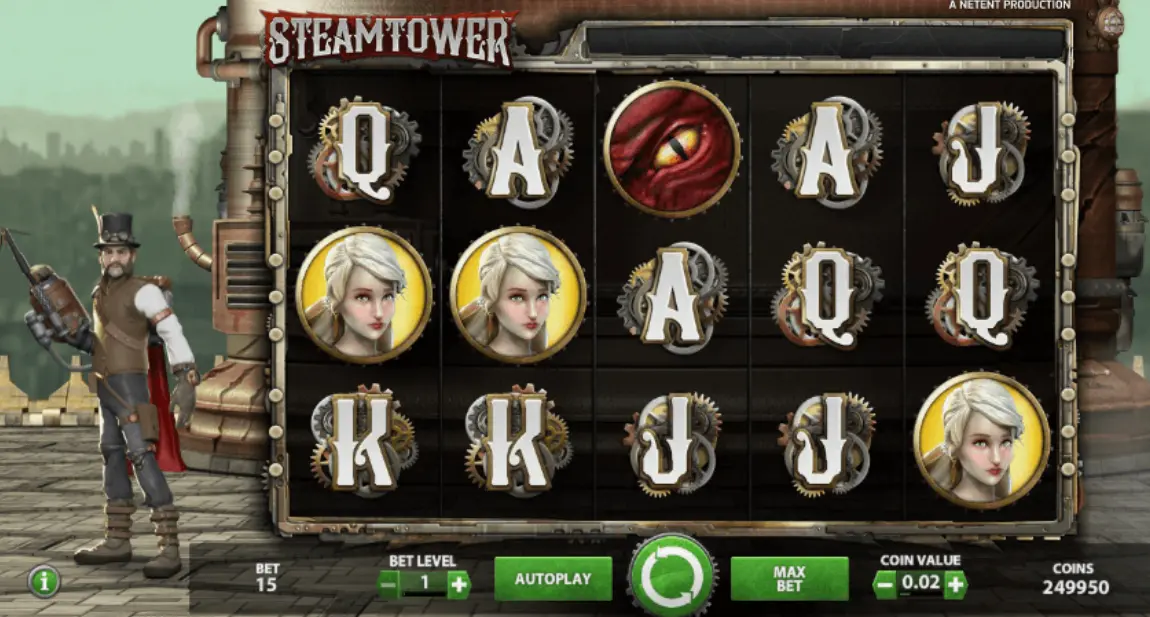Place the Max Bet
Image resolution: width=1150 pixels, height=617 pixels.
point(789,579)
